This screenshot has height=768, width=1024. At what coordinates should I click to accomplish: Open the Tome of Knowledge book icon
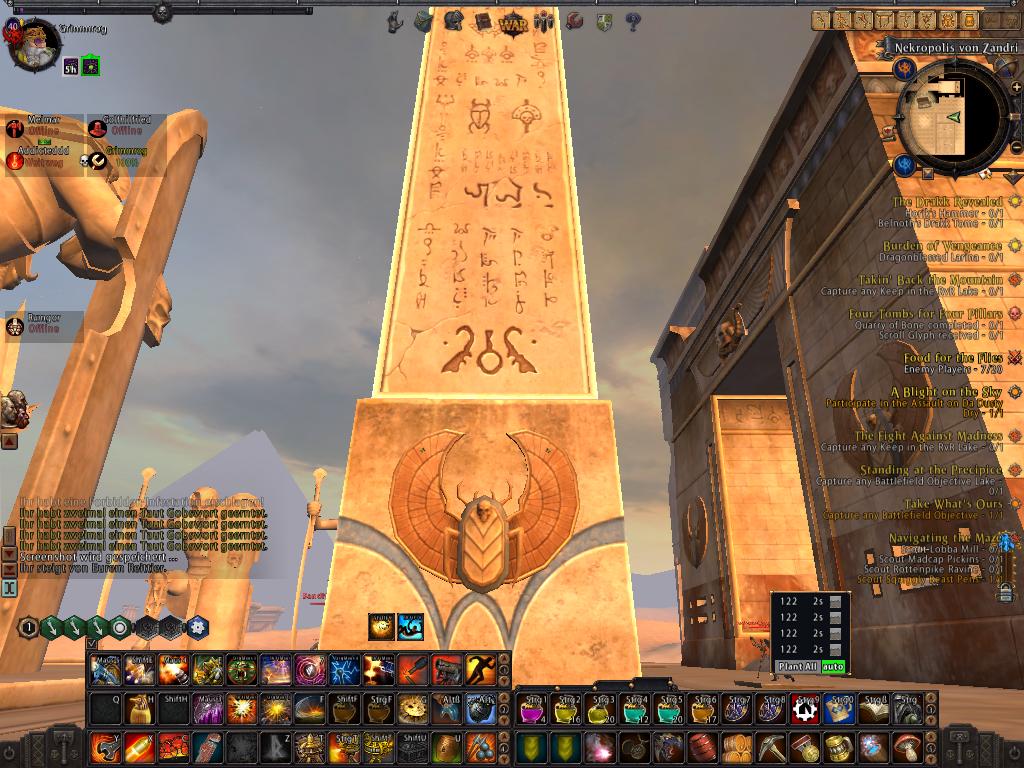pyautogui.click(x=483, y=21)
